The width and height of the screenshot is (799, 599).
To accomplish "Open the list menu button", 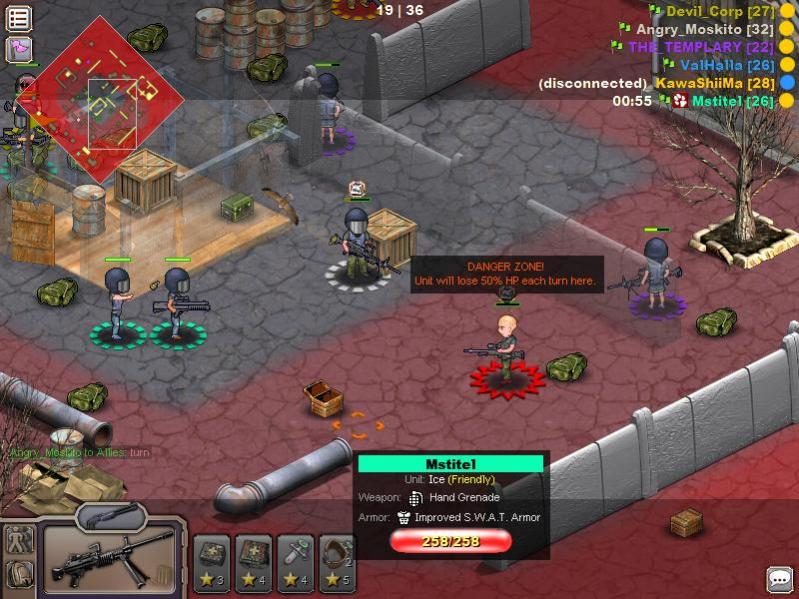I will [18, 18].
